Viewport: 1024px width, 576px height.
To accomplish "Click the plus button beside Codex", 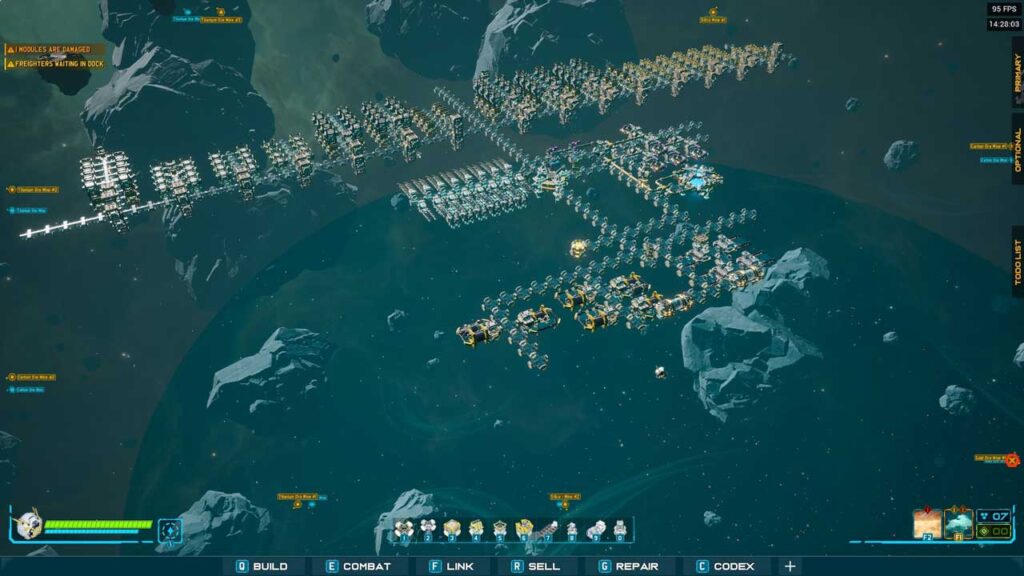I will point(790,566).
